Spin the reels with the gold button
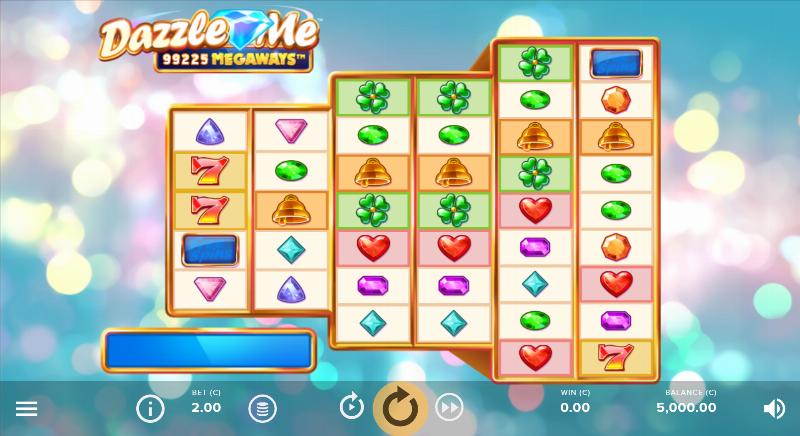Screen dimensions: 800x436 [x=400, y=407]
